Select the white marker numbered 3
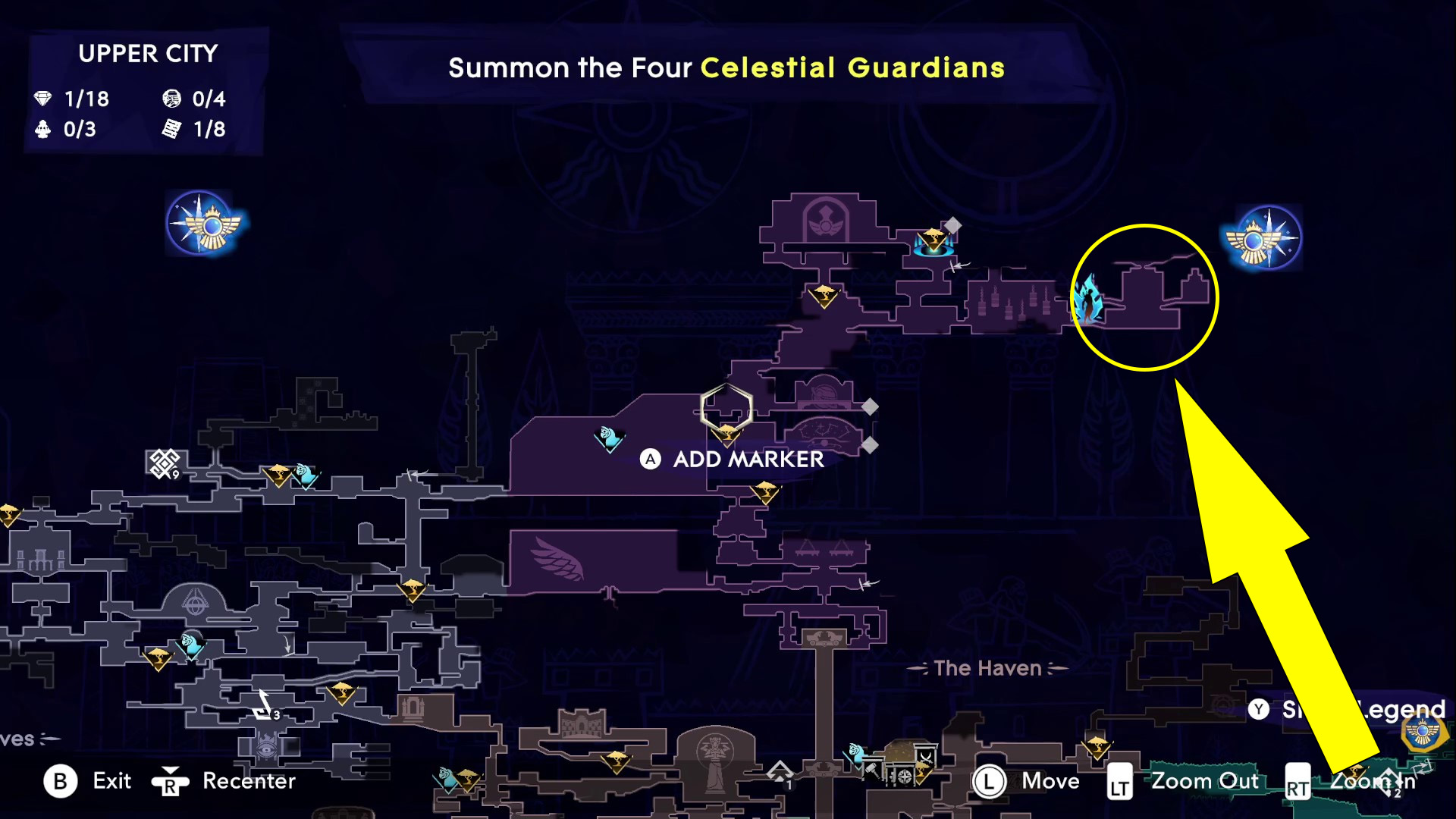1456x819 pixels. tap(265, 707)
